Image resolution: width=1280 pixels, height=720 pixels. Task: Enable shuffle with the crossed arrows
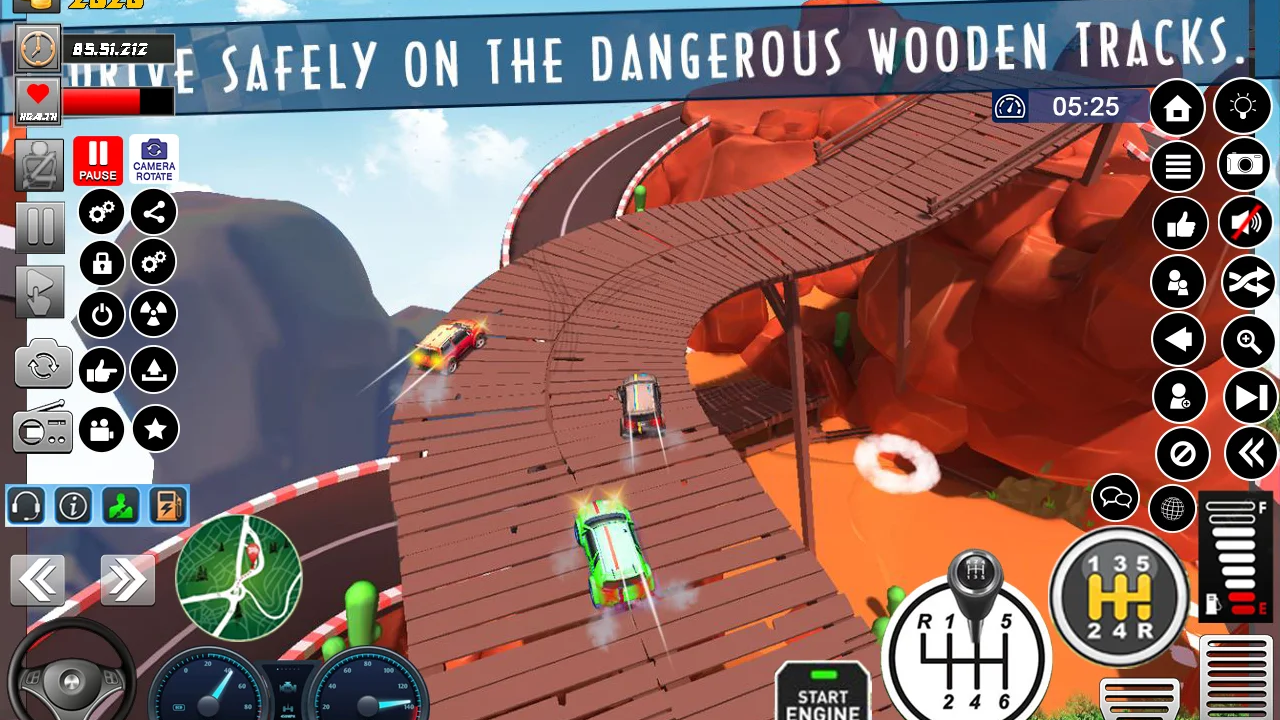[x=1250, y=283]
